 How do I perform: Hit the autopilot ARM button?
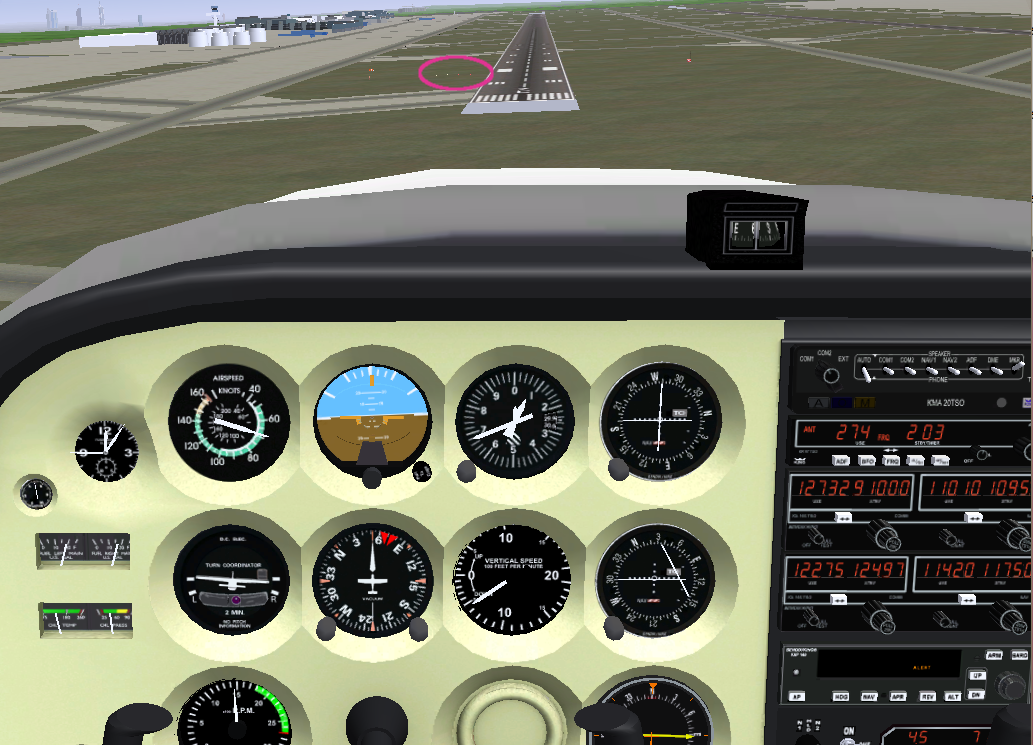point(994,655)
